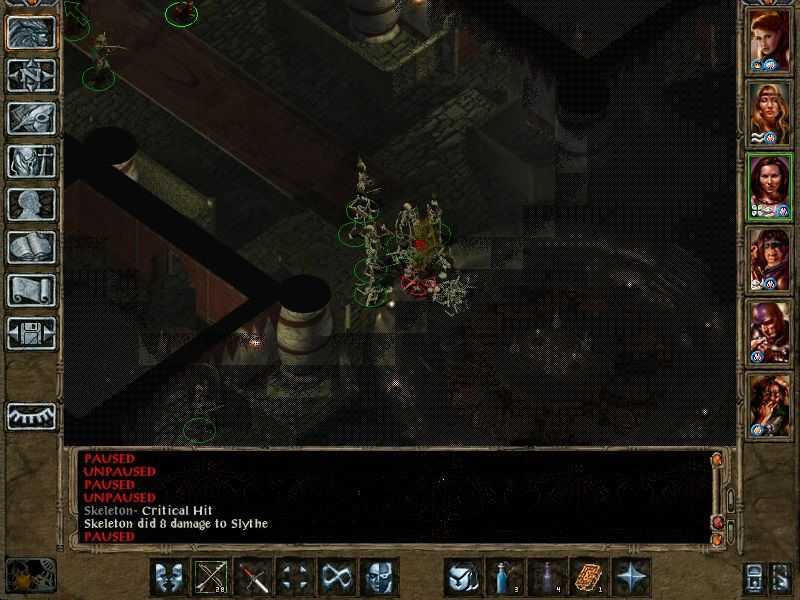Show the character record bust icon

pos(31,204)
